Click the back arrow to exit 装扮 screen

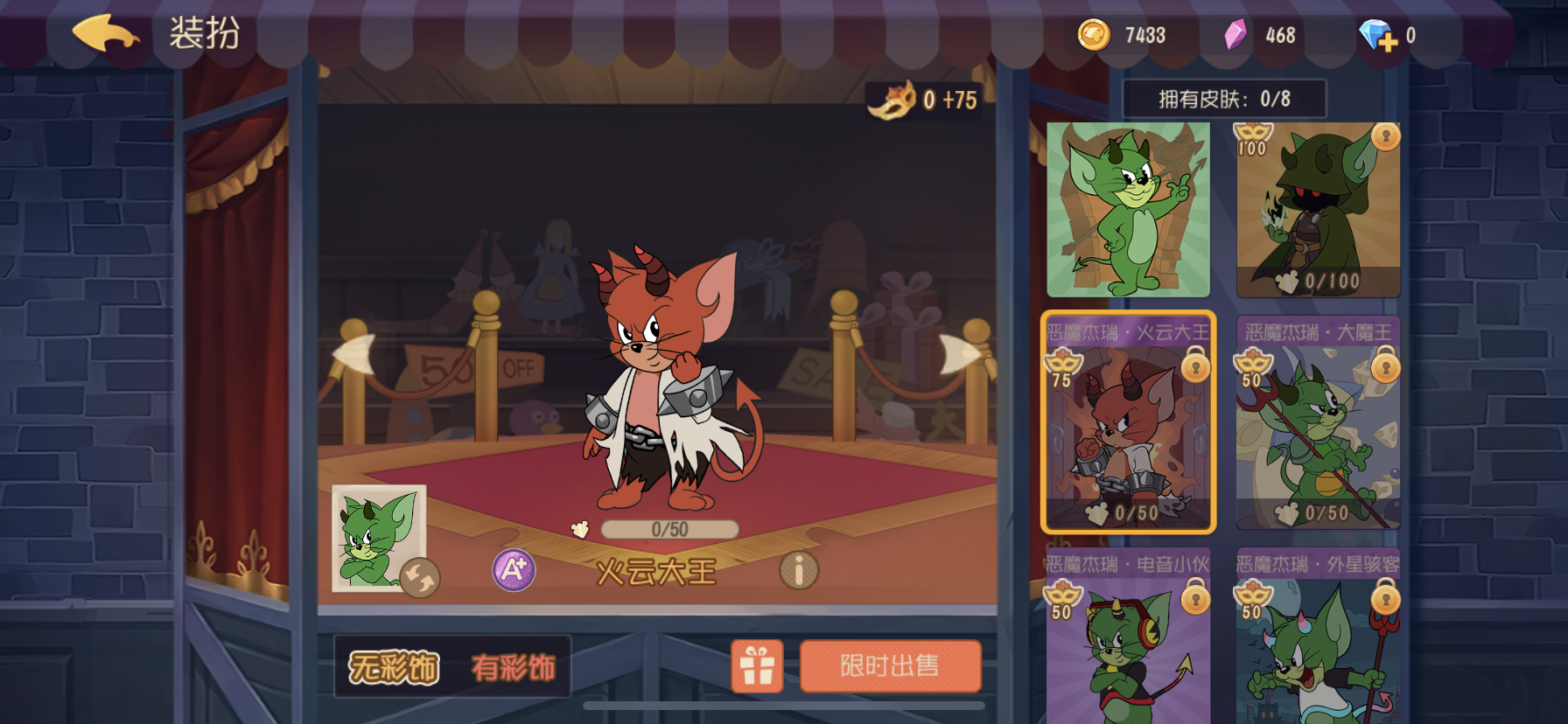click(107, 34)
